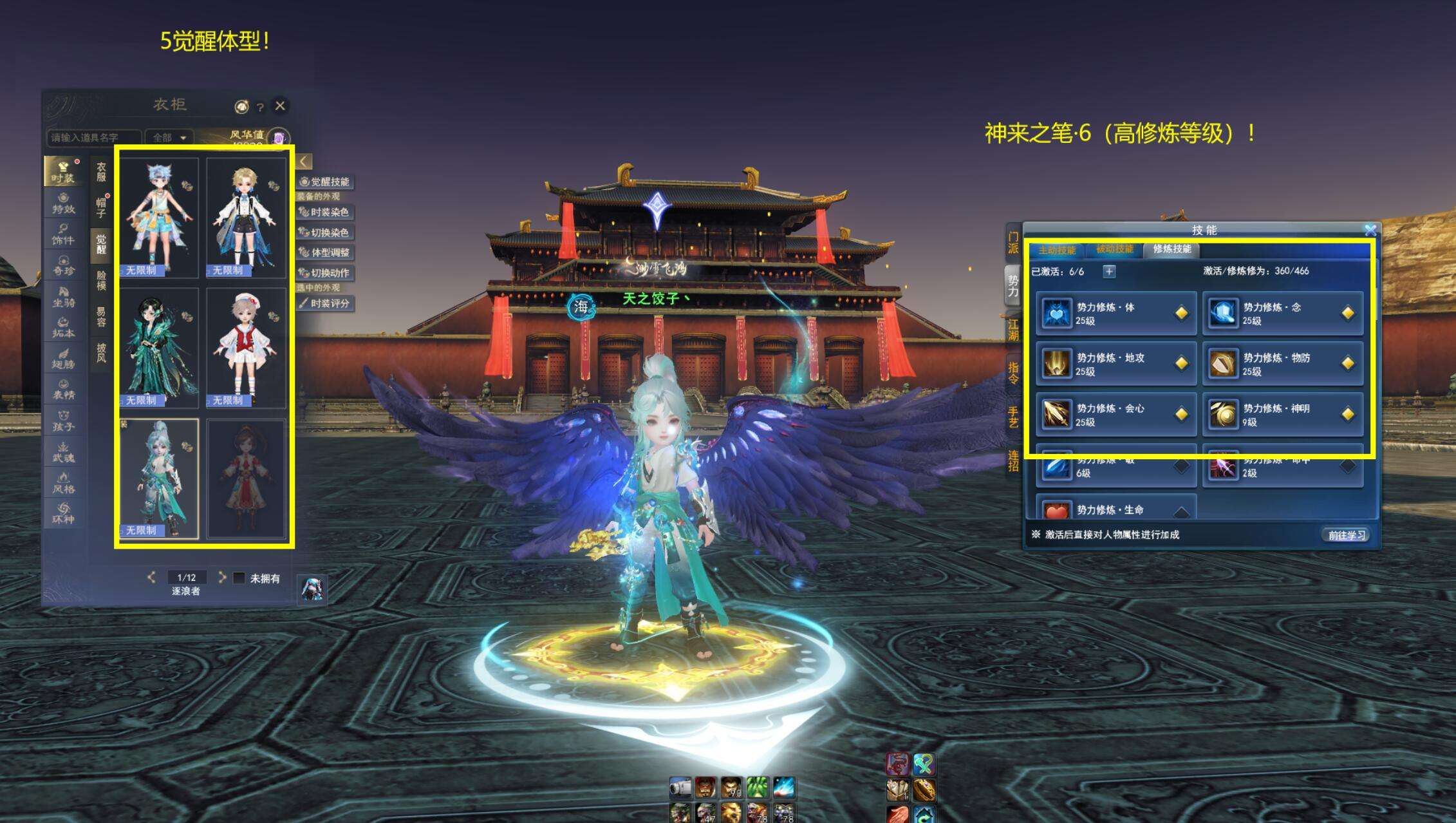
Task: Select the 门派 side tab in skills
Action: click(x=1013, y=243)
